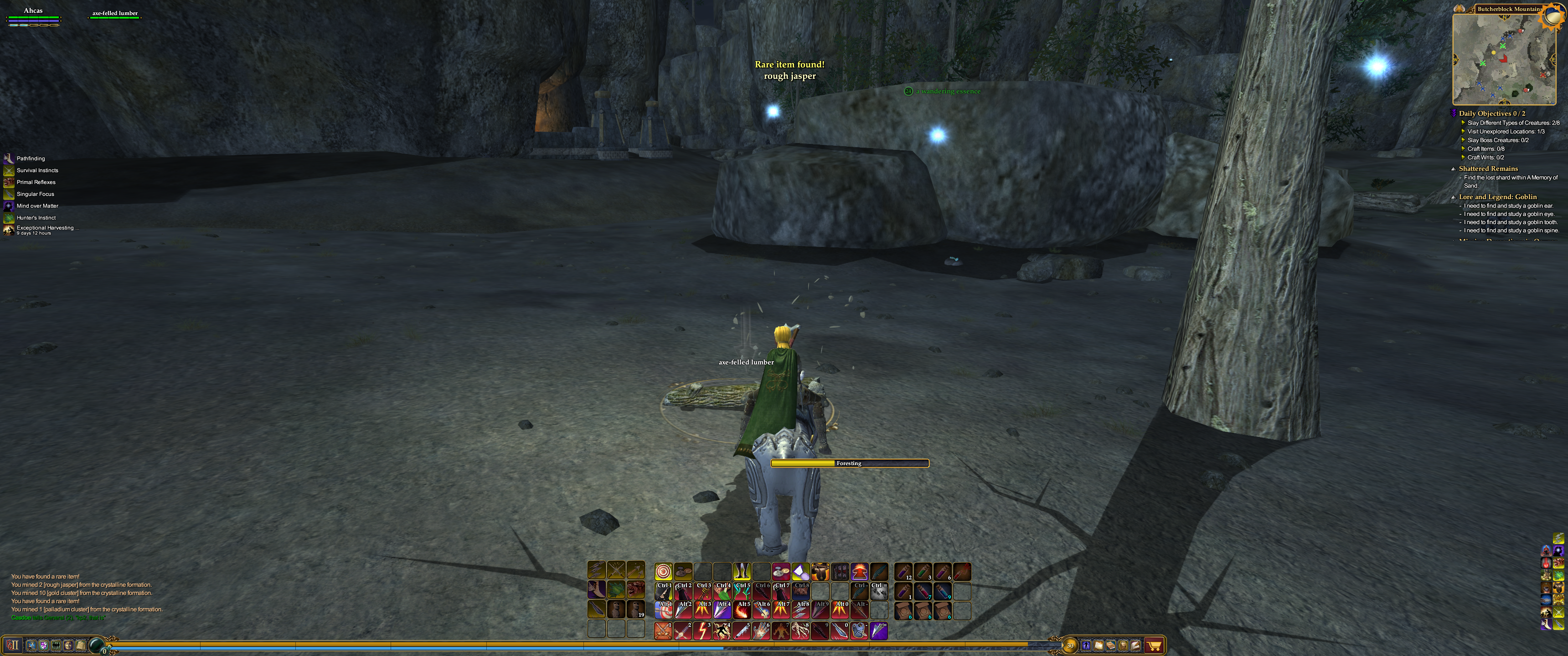Activate the bullseye target ability
The height and width of the screenshot is (656, 1568).
(x=664, y=571)
